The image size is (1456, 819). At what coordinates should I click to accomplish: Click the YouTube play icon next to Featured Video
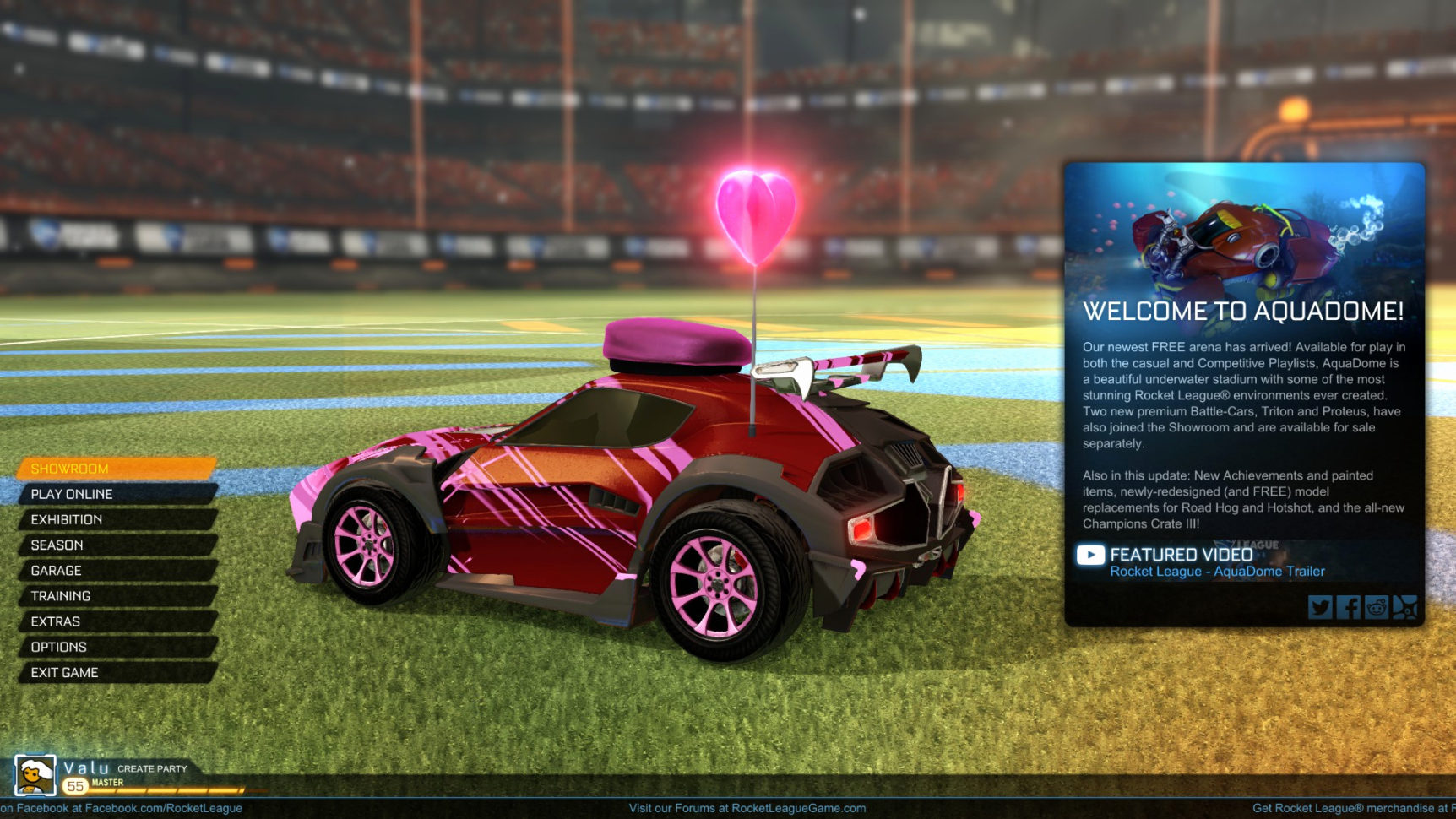pyautogui.click(x=1091, y=556)
